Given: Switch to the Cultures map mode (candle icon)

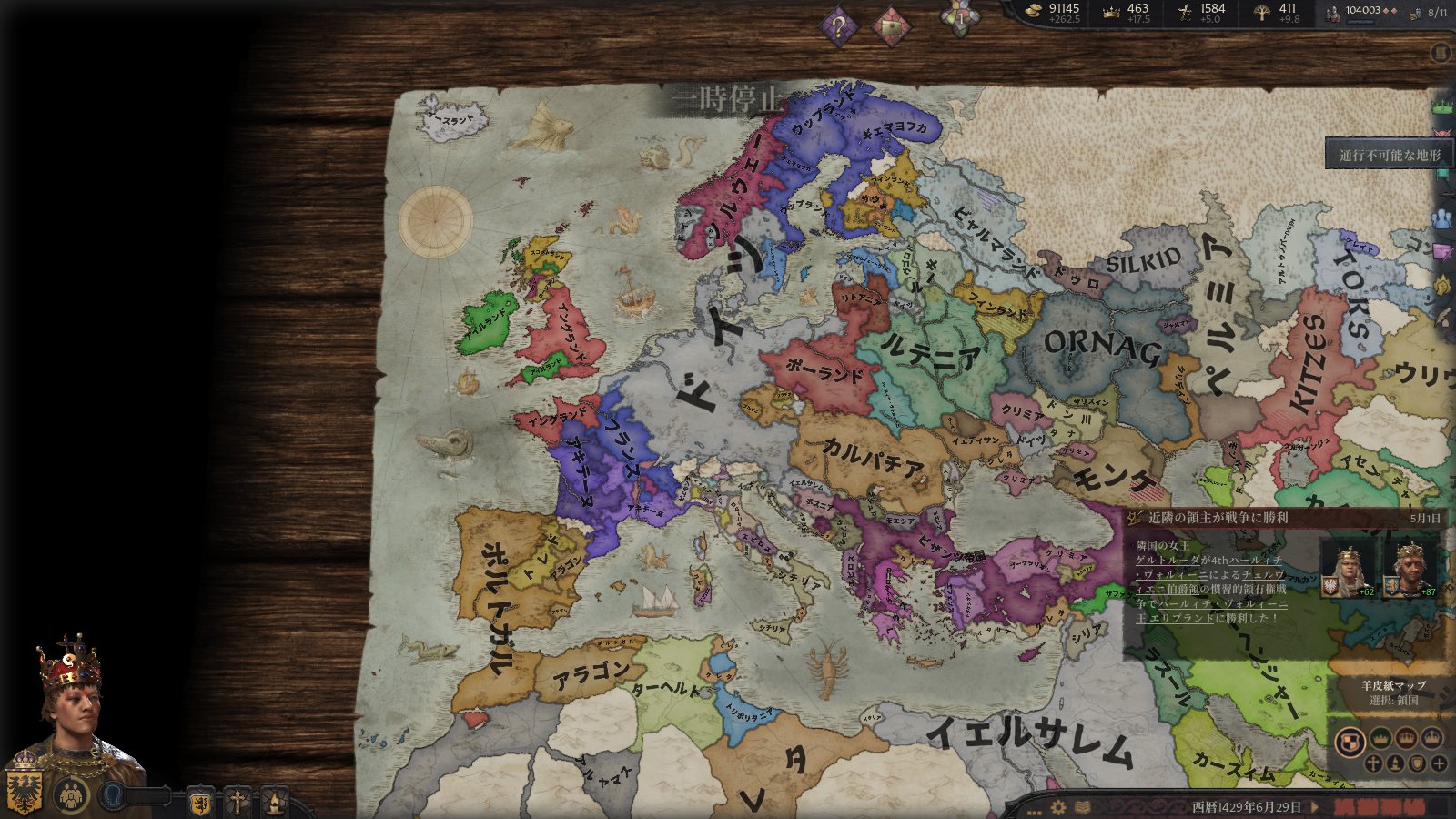Looking at the screenshot, I should 1395,763.
